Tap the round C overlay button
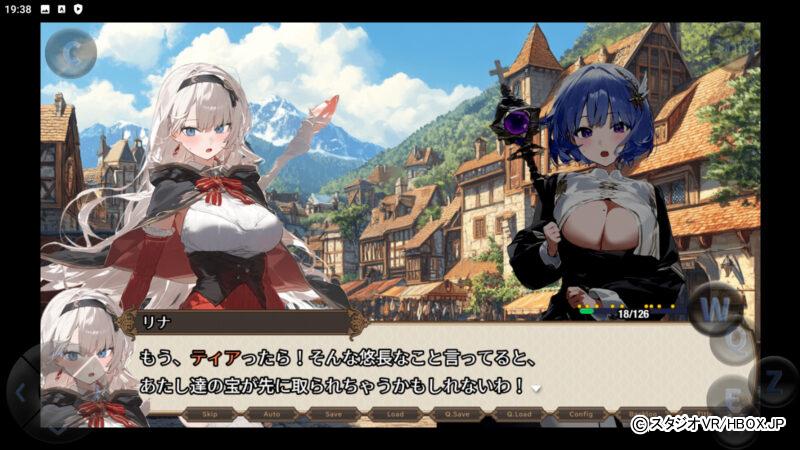Viewport: 800px width, 450px height. [x=71, y=54]
